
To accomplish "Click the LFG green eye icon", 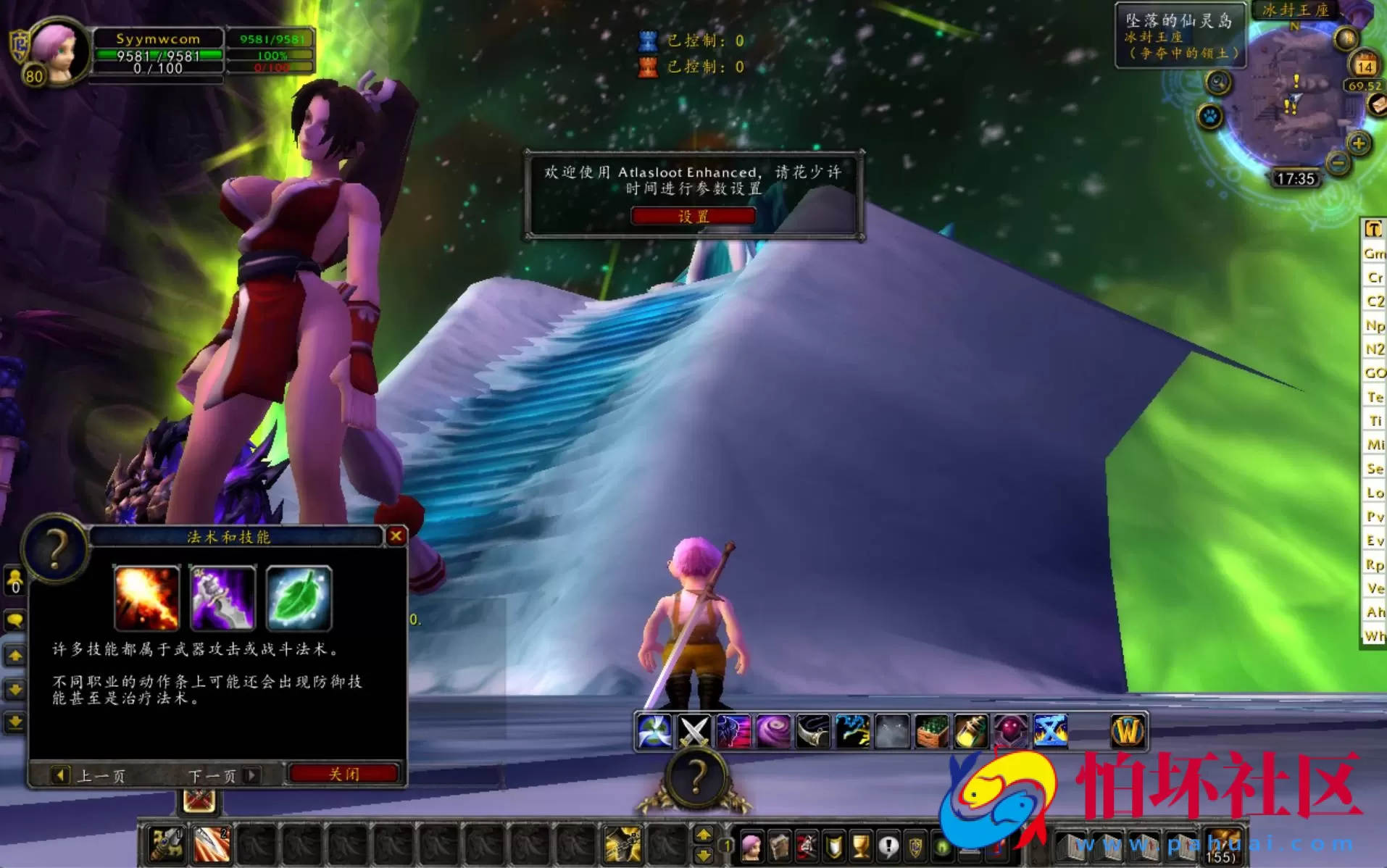I will (943, 846).
